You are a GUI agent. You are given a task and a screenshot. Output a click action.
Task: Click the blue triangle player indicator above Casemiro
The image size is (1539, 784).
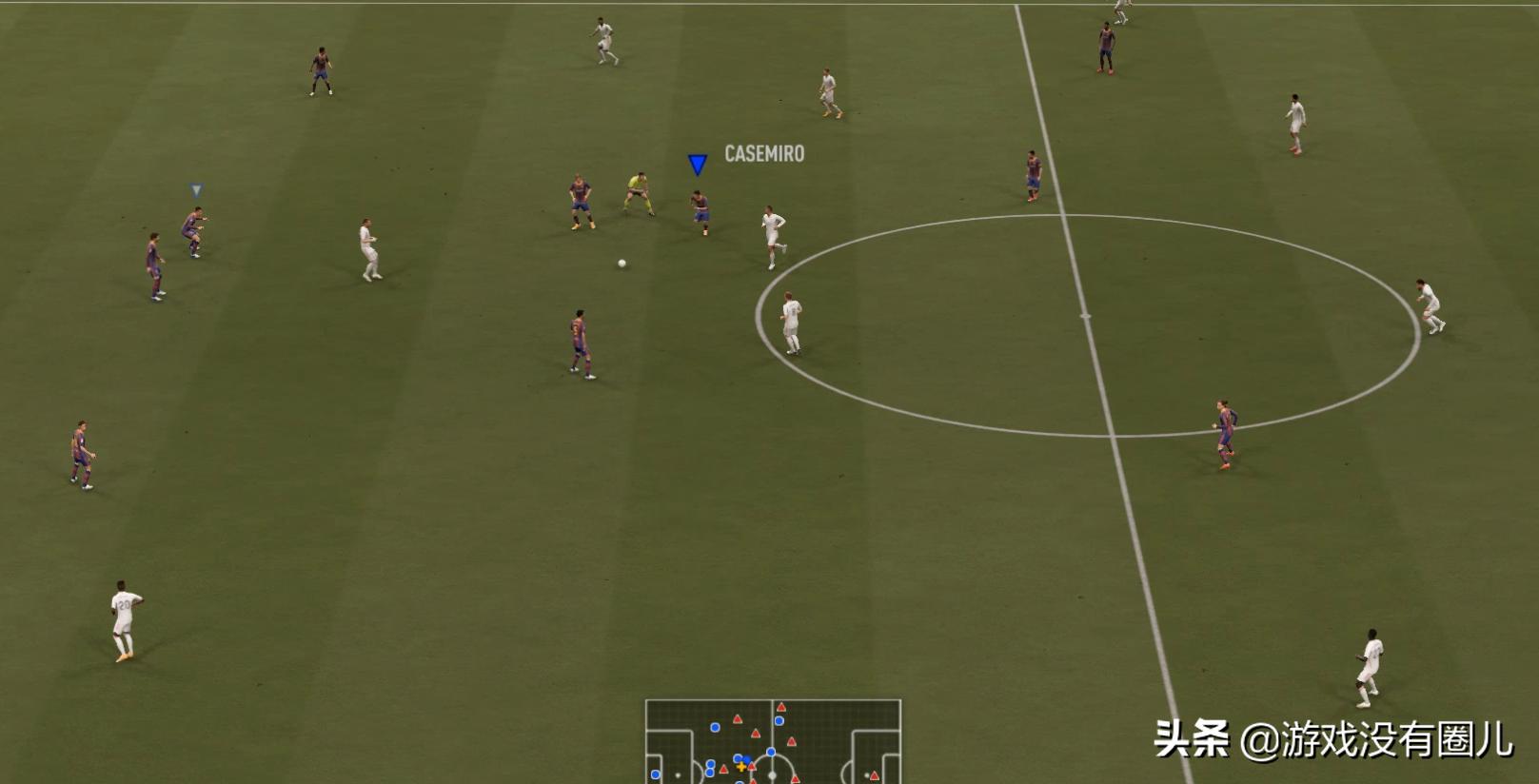698,164
